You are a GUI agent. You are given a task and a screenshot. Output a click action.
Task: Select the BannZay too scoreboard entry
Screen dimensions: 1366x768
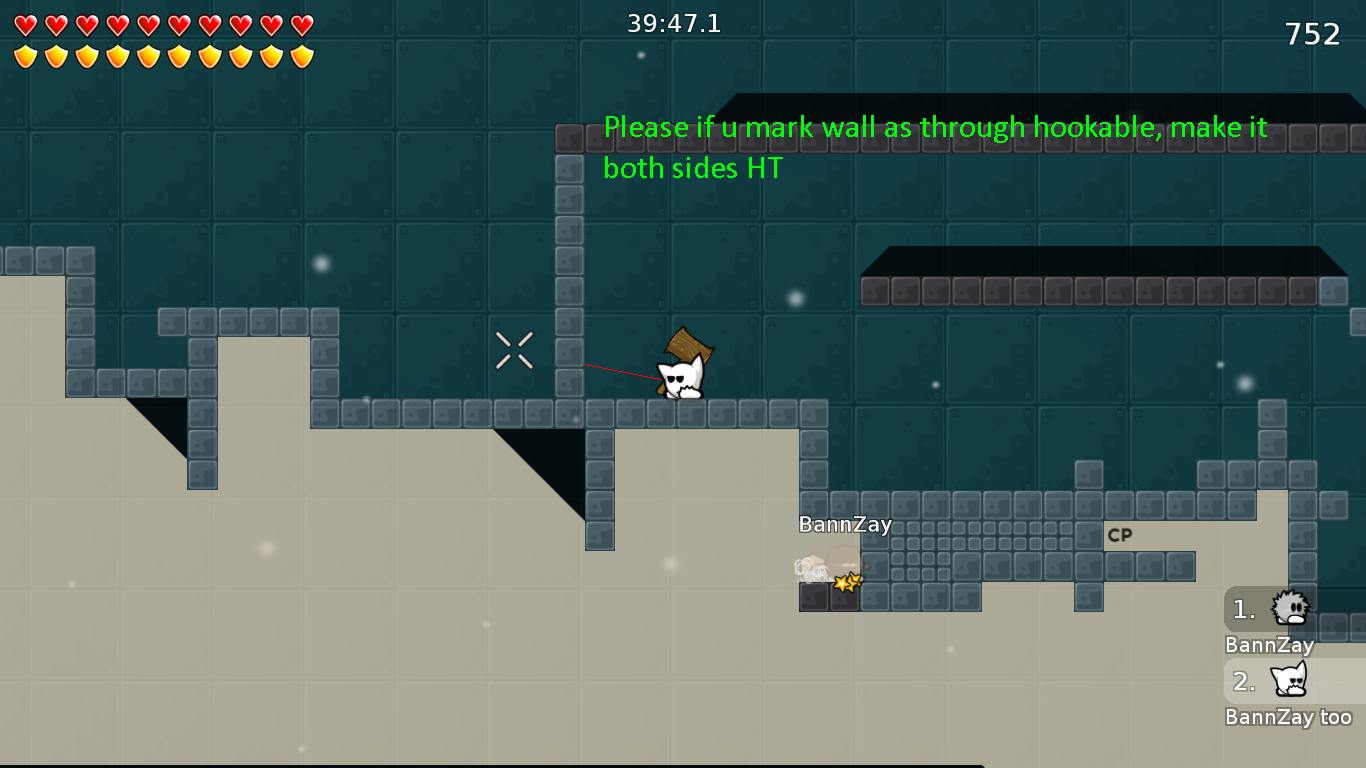pyautogui.click(x=1290, y=716)
